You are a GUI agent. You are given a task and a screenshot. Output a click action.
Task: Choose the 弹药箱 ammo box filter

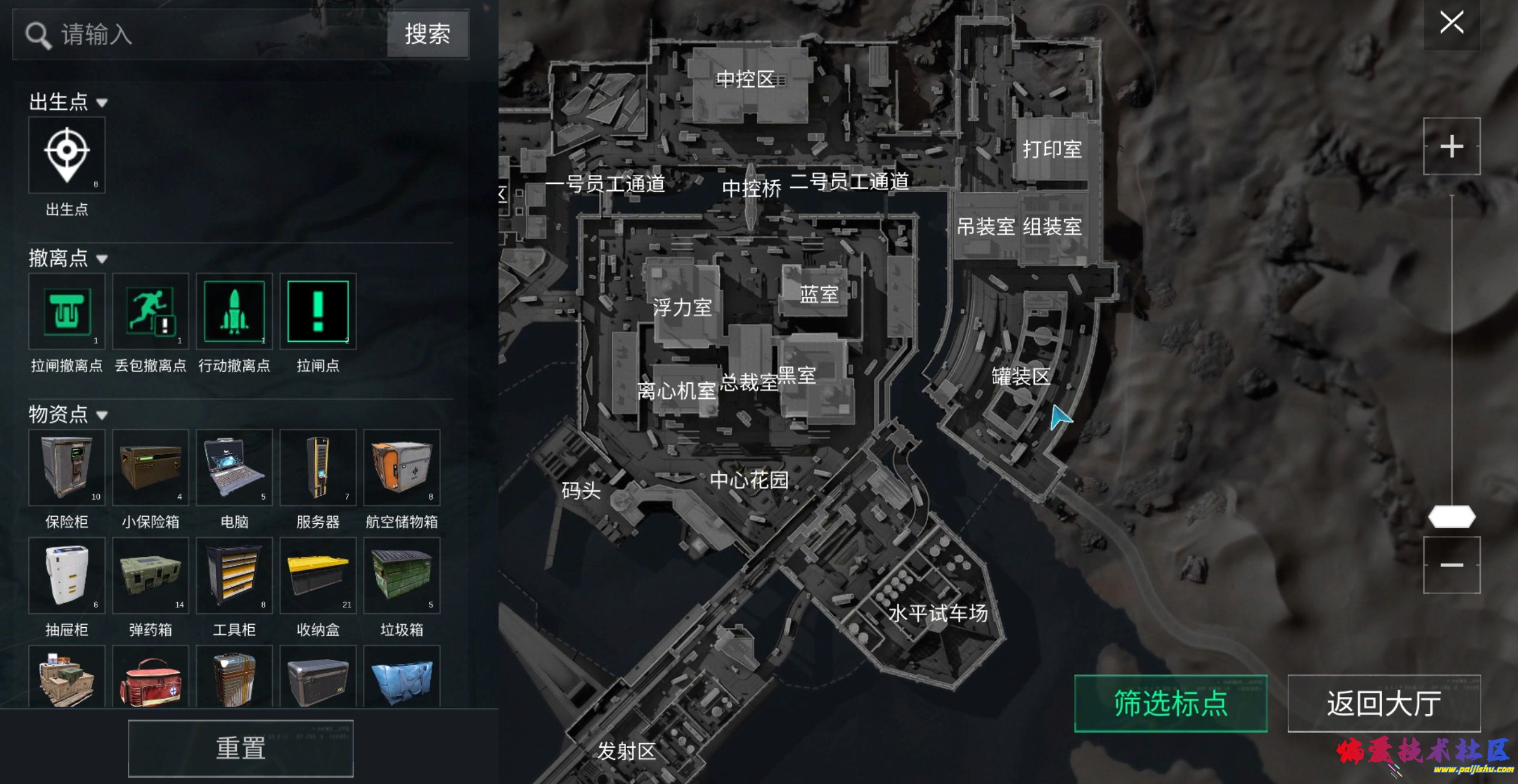click(x=150, y=576)
